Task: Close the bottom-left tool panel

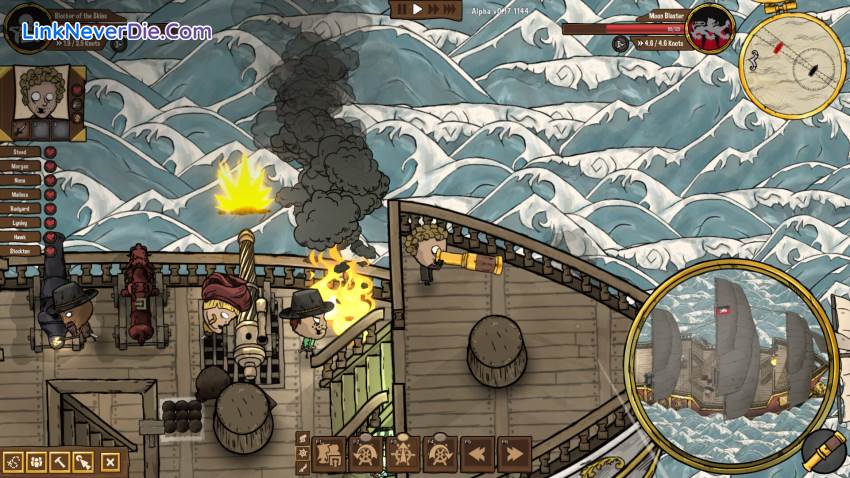Action: coord(110,462)
